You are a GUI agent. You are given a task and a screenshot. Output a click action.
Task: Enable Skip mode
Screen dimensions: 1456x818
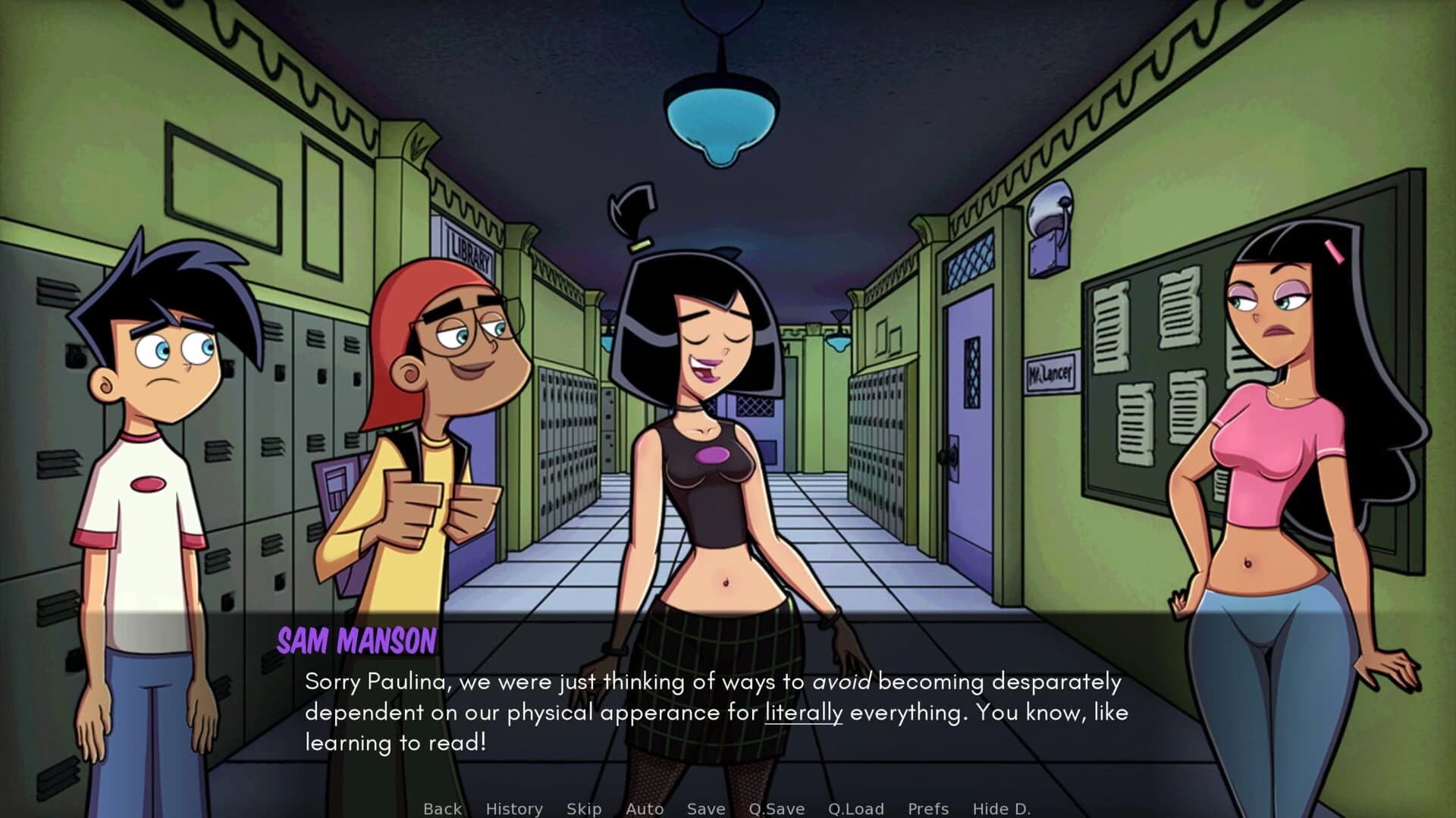[x=584, y=808]
